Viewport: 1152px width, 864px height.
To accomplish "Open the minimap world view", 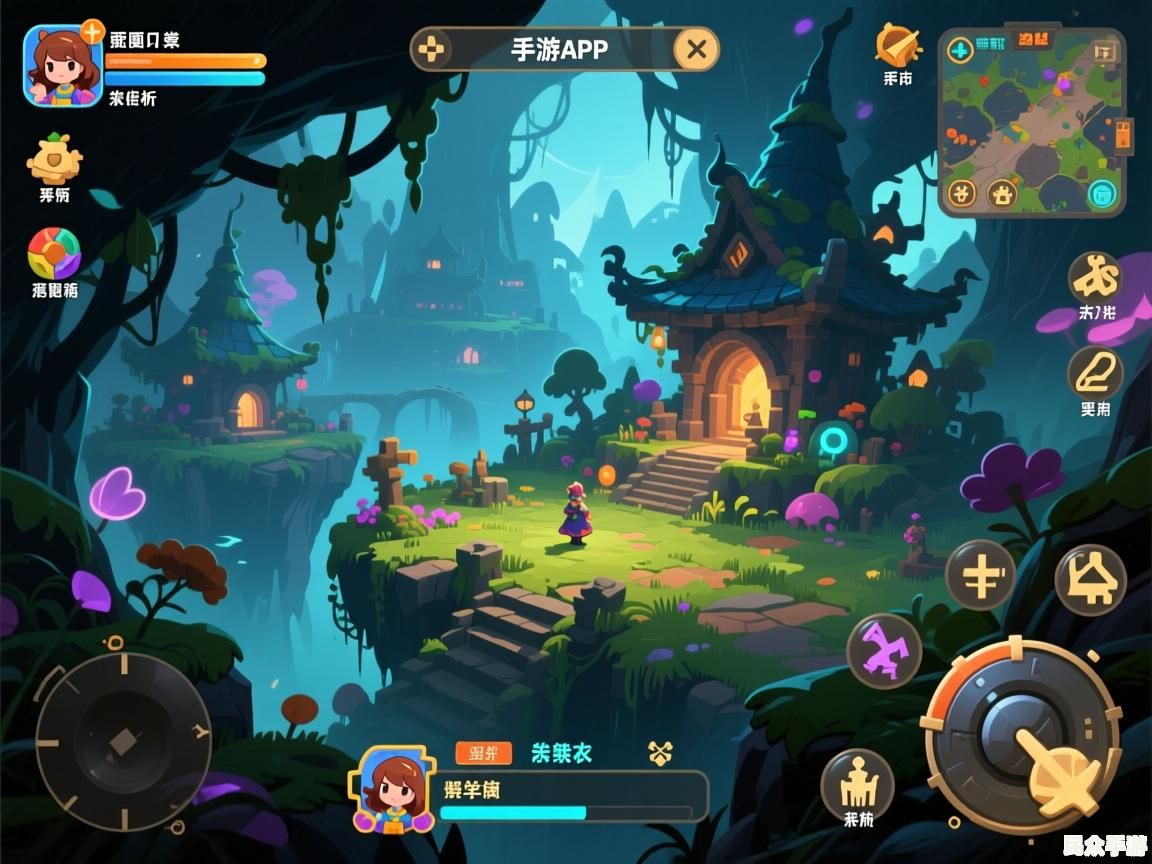I will [1032, 120].
